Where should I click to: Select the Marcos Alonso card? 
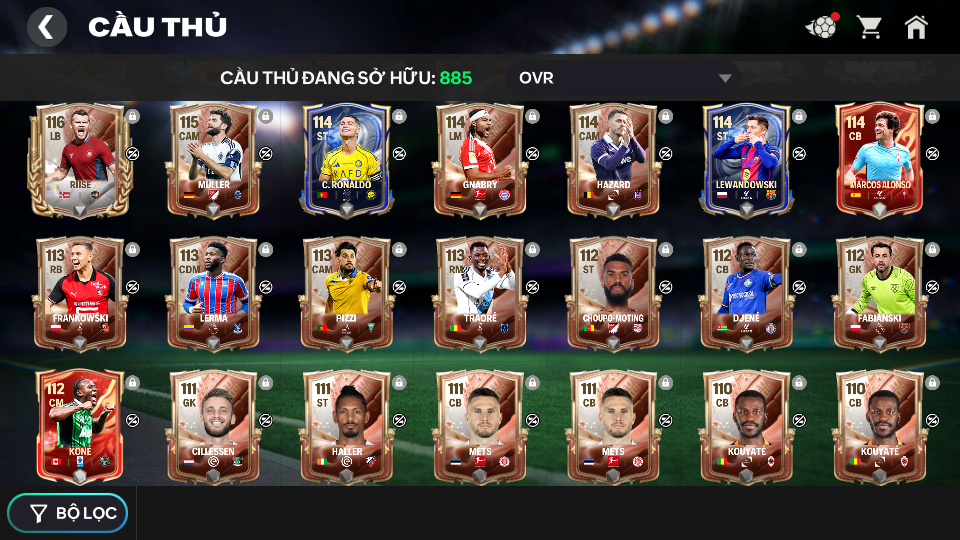tap(879, 158)
